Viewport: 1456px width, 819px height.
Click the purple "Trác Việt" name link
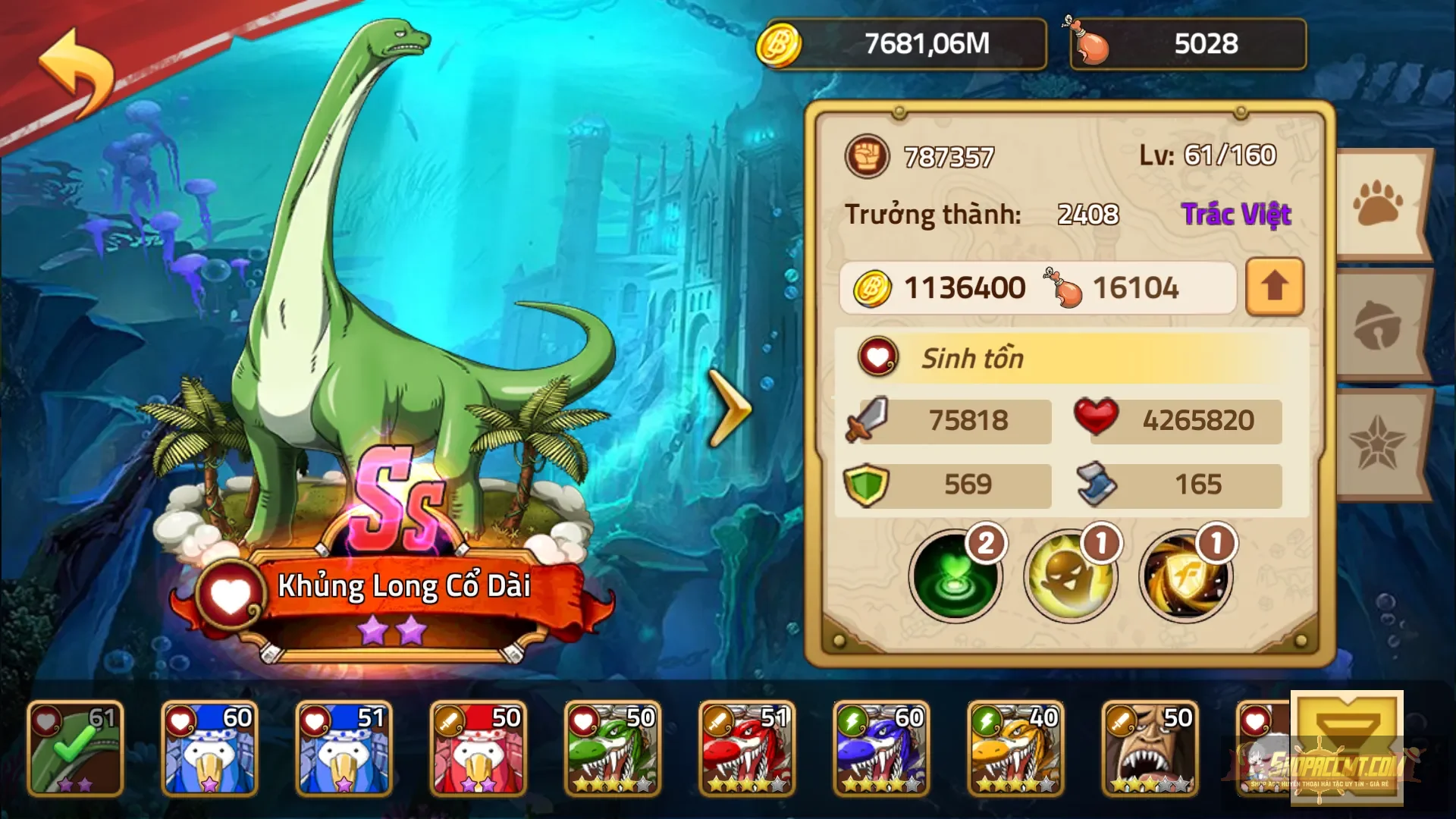pyautogui.click(x=1238, y=214)
